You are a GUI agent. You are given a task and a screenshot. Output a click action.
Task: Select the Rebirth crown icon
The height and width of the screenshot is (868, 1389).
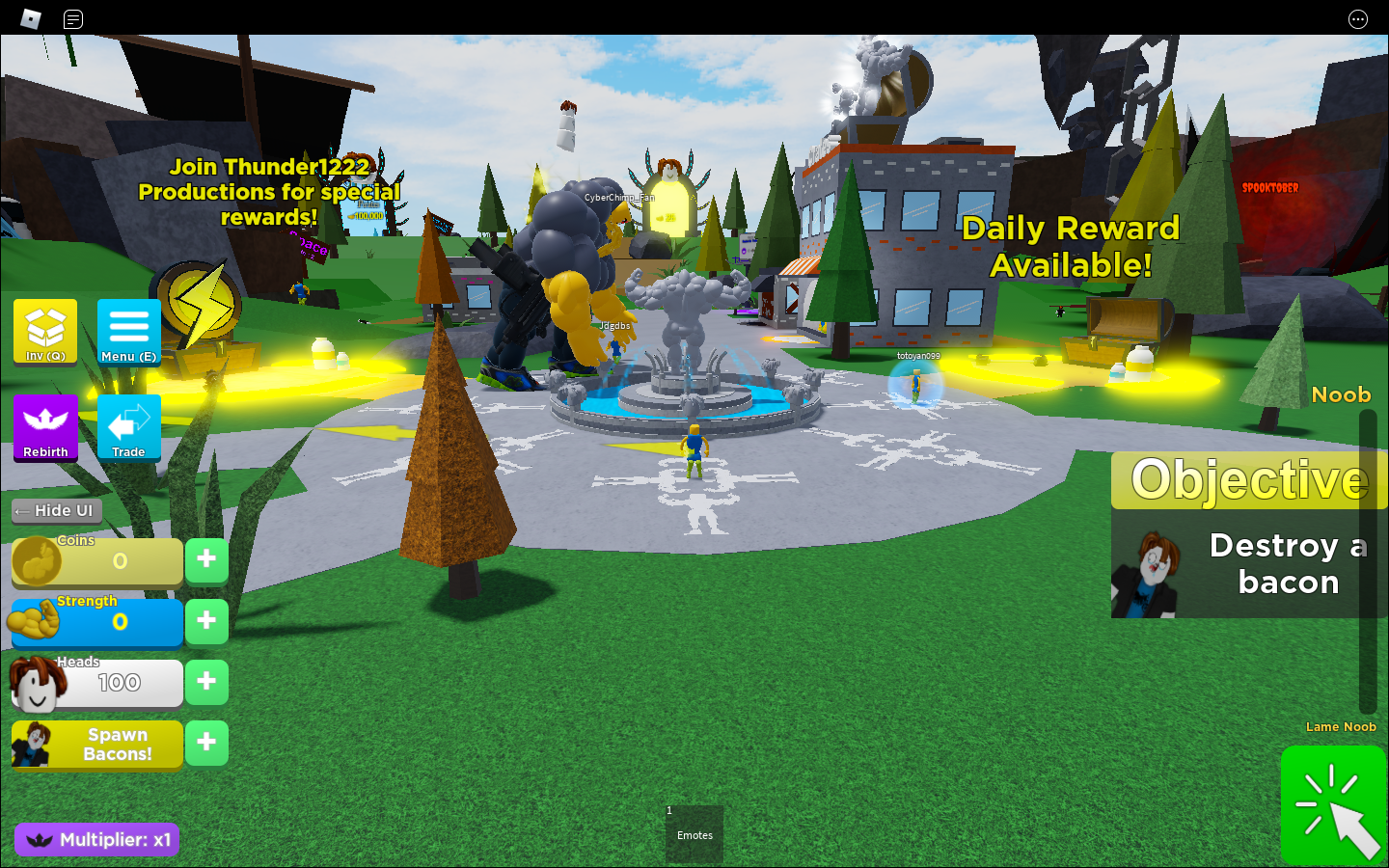click(45, 427)
